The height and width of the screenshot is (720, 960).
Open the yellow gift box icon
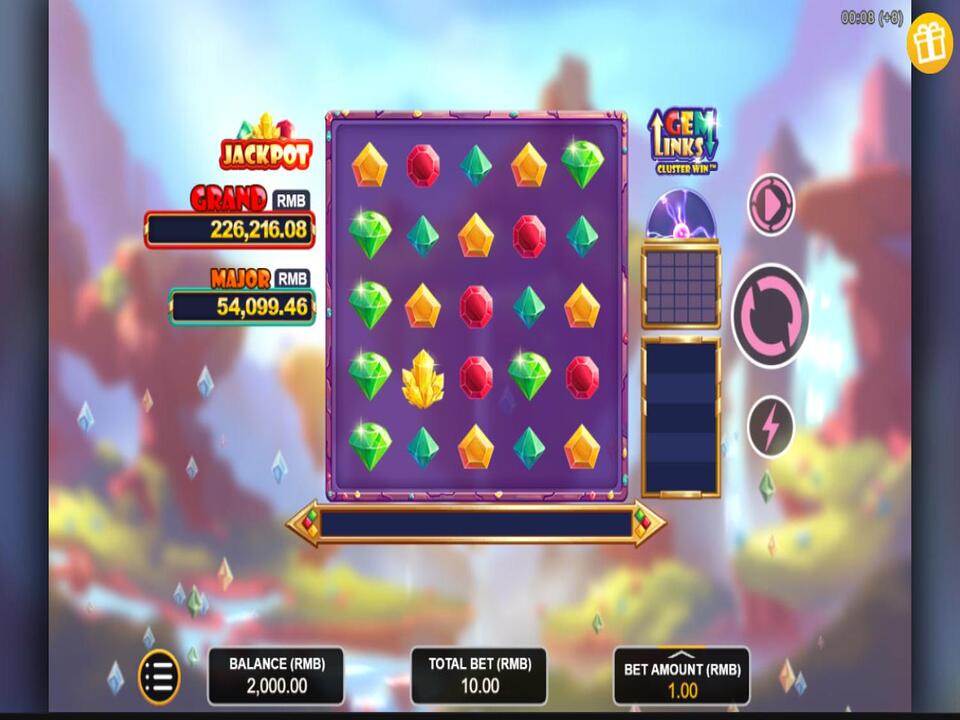pyautogui.click(x=929, y=43)
